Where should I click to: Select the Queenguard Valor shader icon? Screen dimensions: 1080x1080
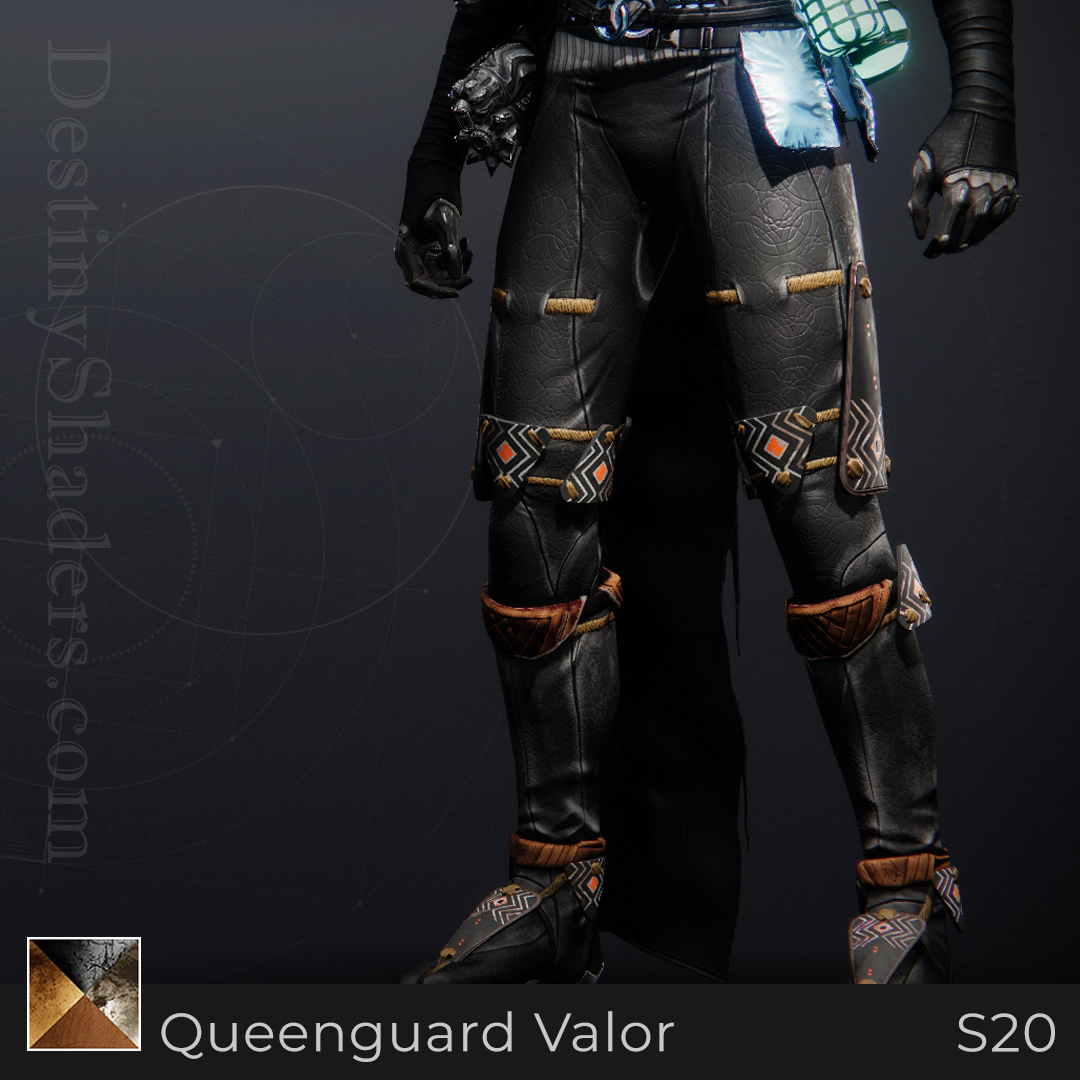click(x=84, y=994)
